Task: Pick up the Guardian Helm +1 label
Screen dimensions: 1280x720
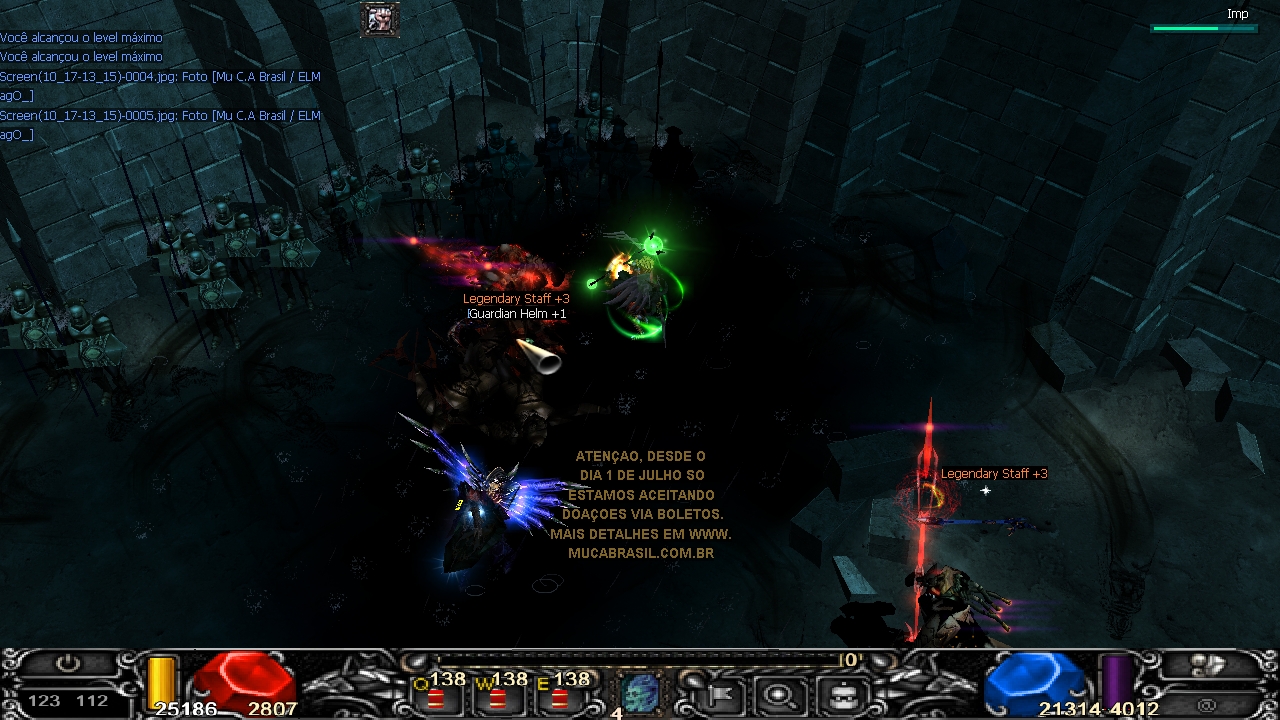Action: [517, 314]
